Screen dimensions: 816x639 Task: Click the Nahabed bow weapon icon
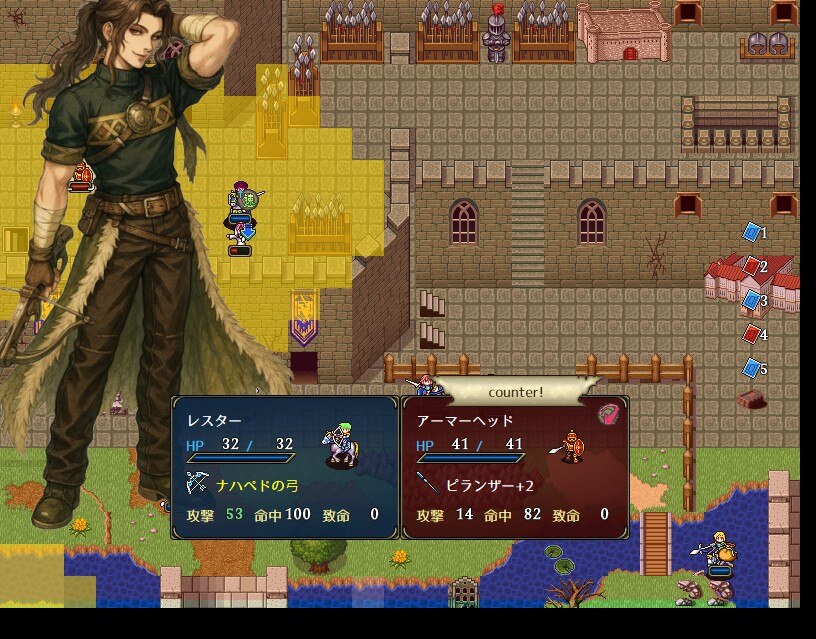point(197,485)
